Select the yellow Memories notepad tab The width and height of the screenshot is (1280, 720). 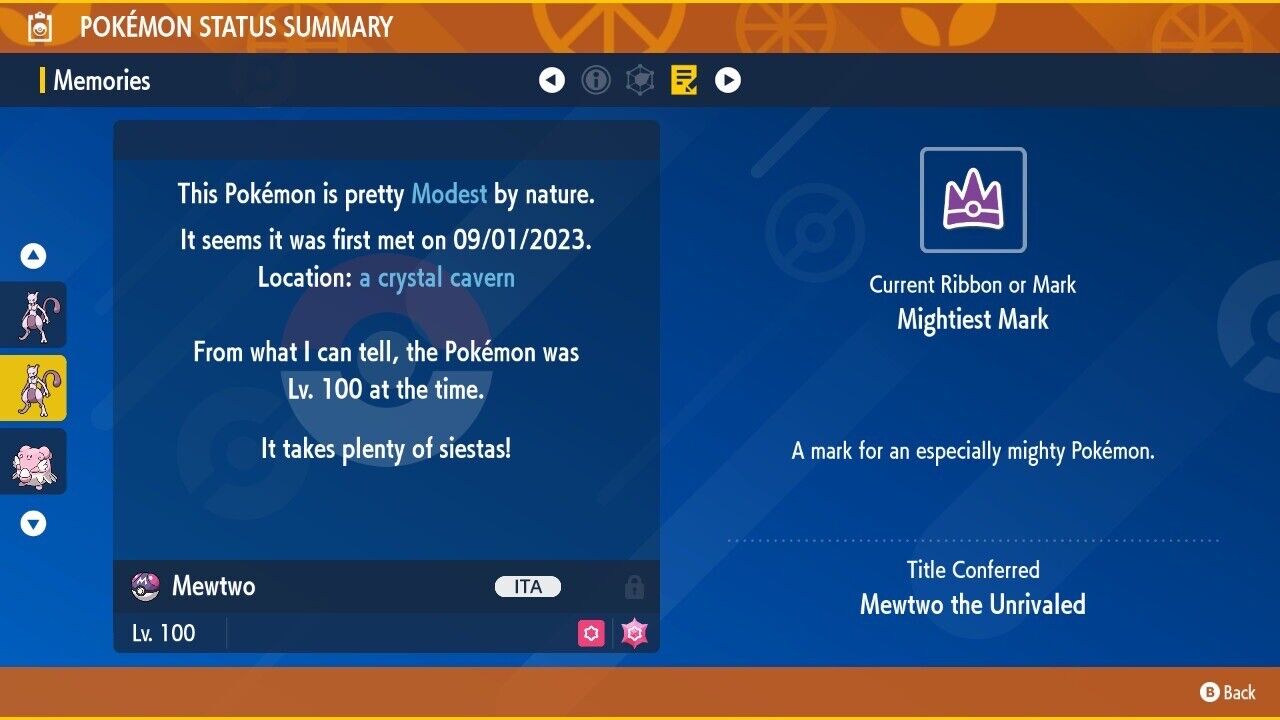pyautogui.click(x=684, y=80)
